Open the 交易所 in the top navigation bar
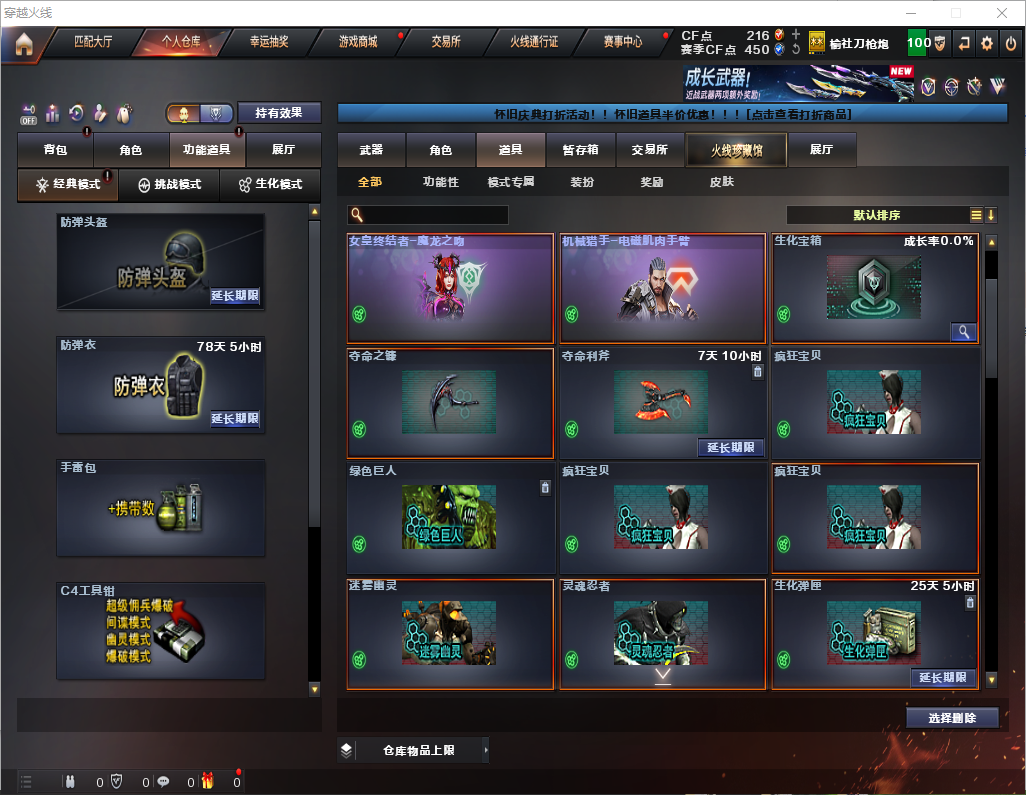This screenshot has height=795, width=1026. (x=446, y=42)
